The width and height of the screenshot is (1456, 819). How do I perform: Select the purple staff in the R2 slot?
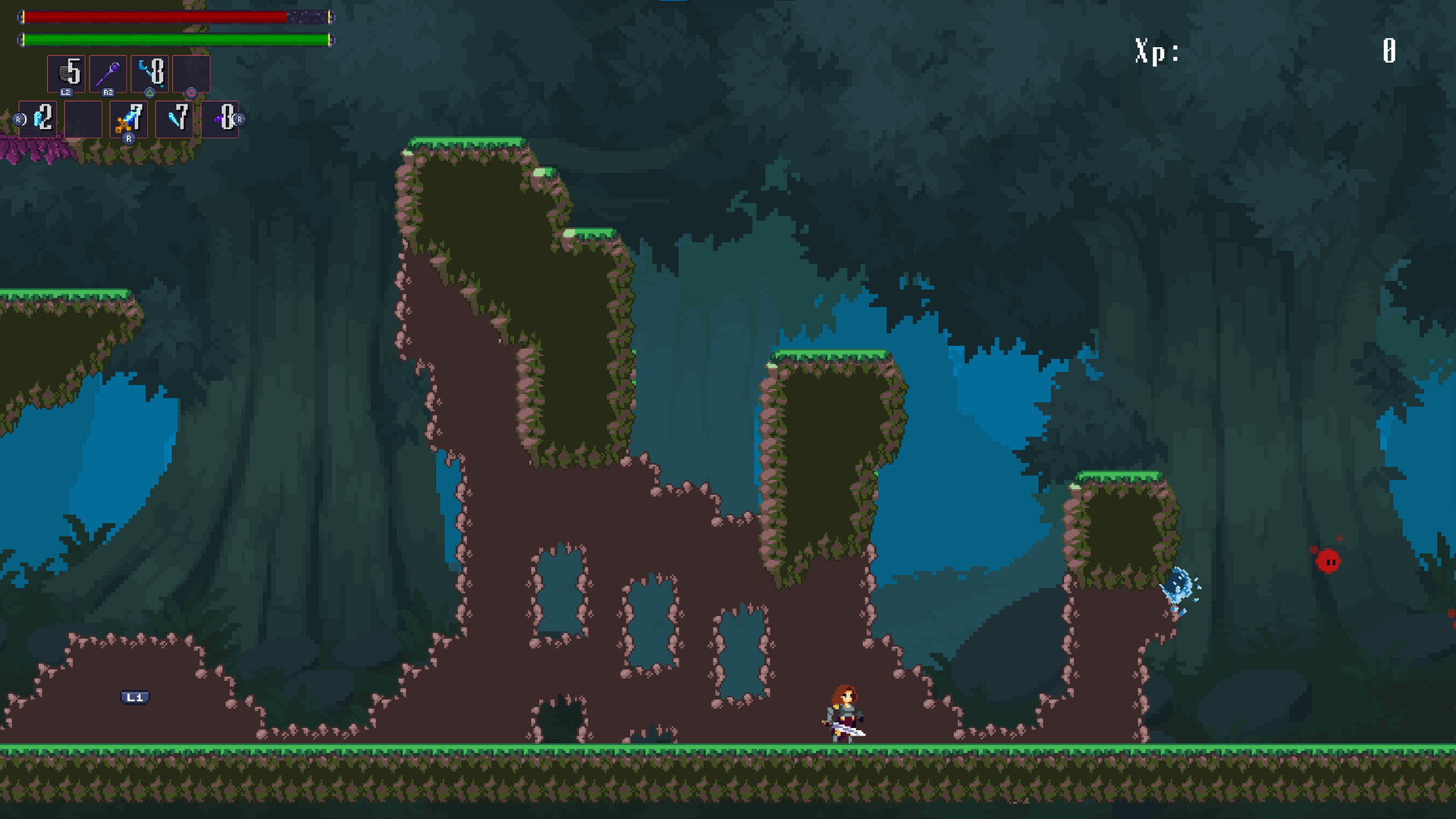tap(108, 74)
